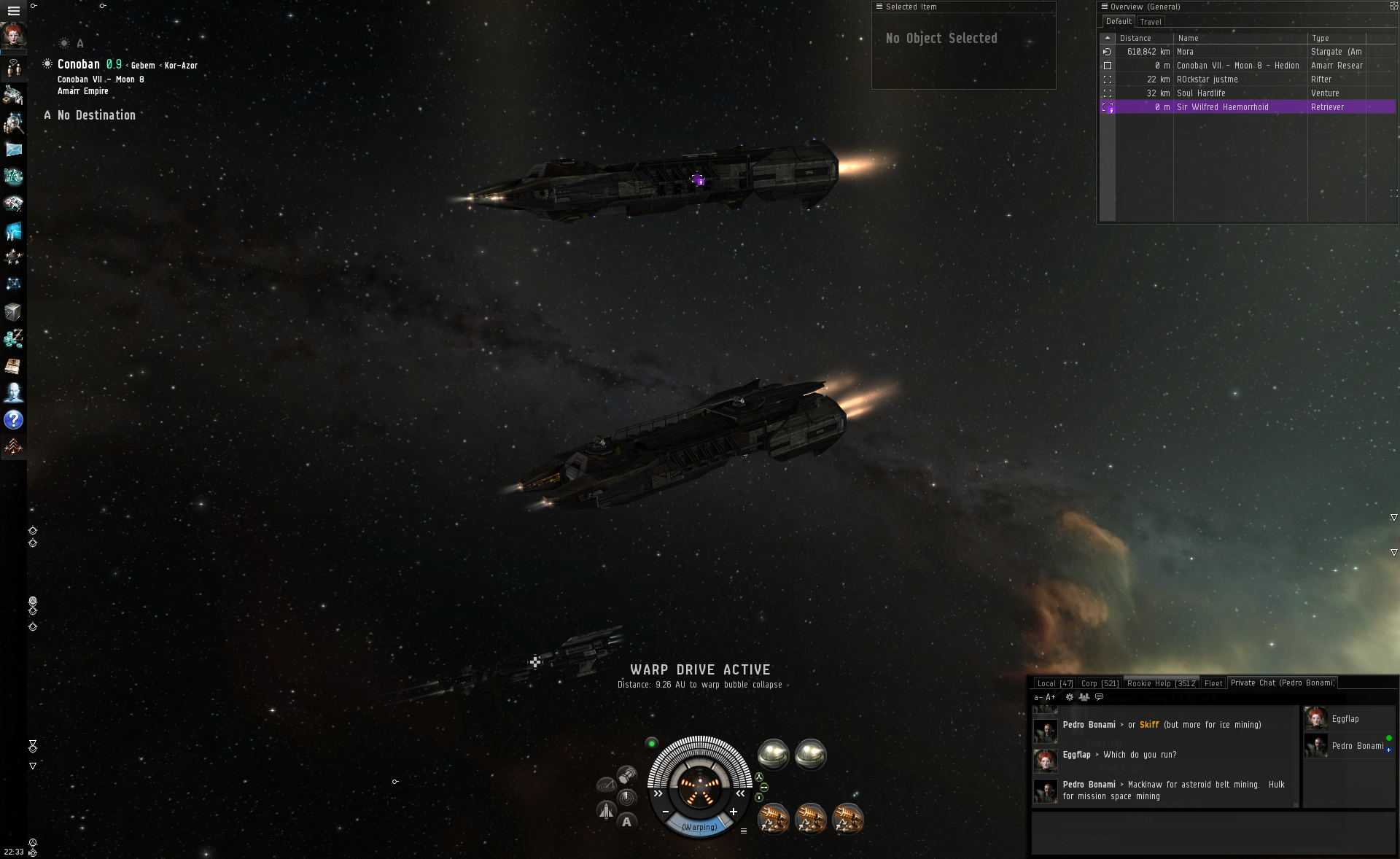Viewport: 1400px width, 859px height.
Task: Open chat channel settings gear
Action: tap(1070, 697)
